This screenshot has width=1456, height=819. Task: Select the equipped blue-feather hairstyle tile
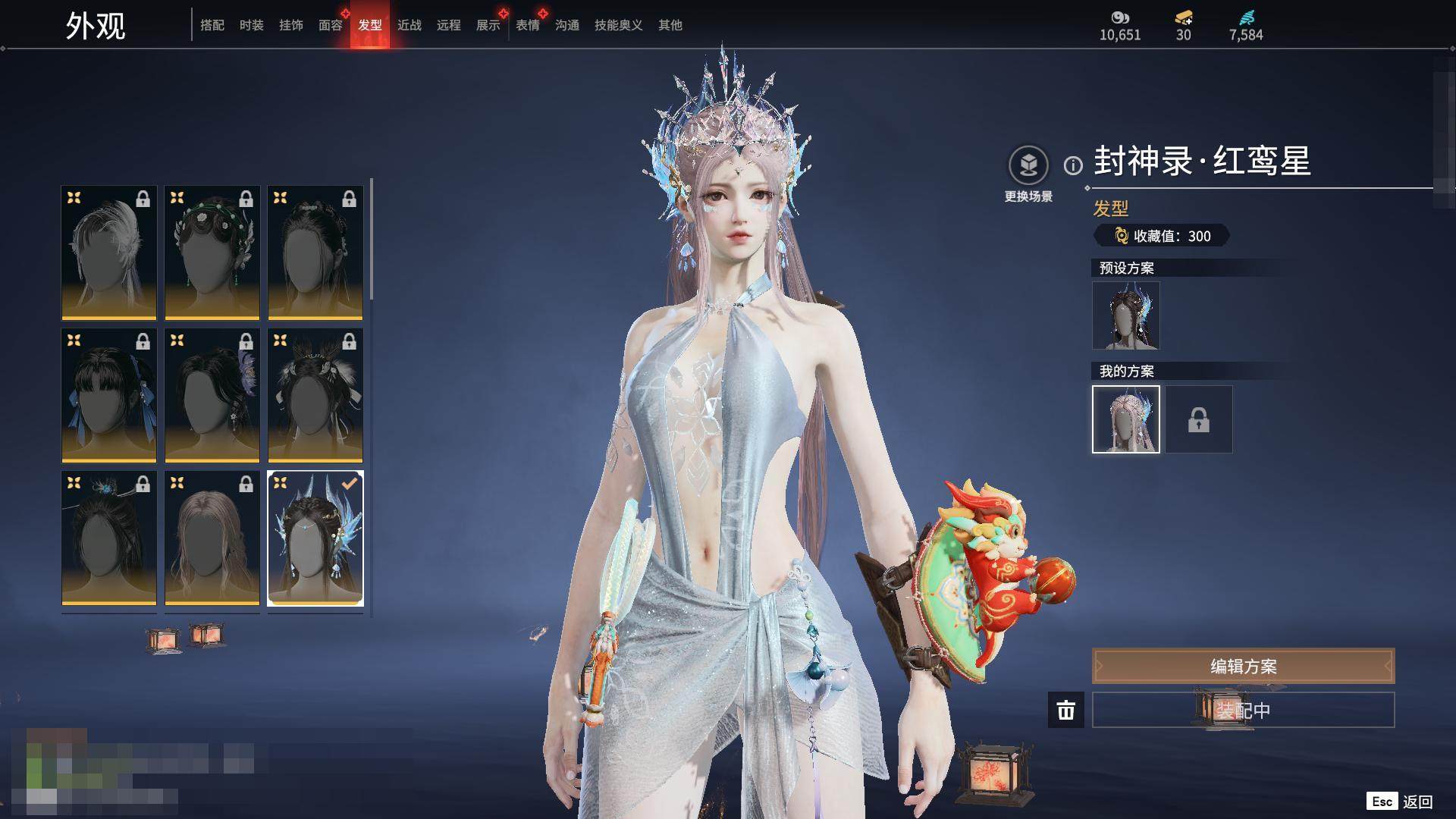pos(315,538)
